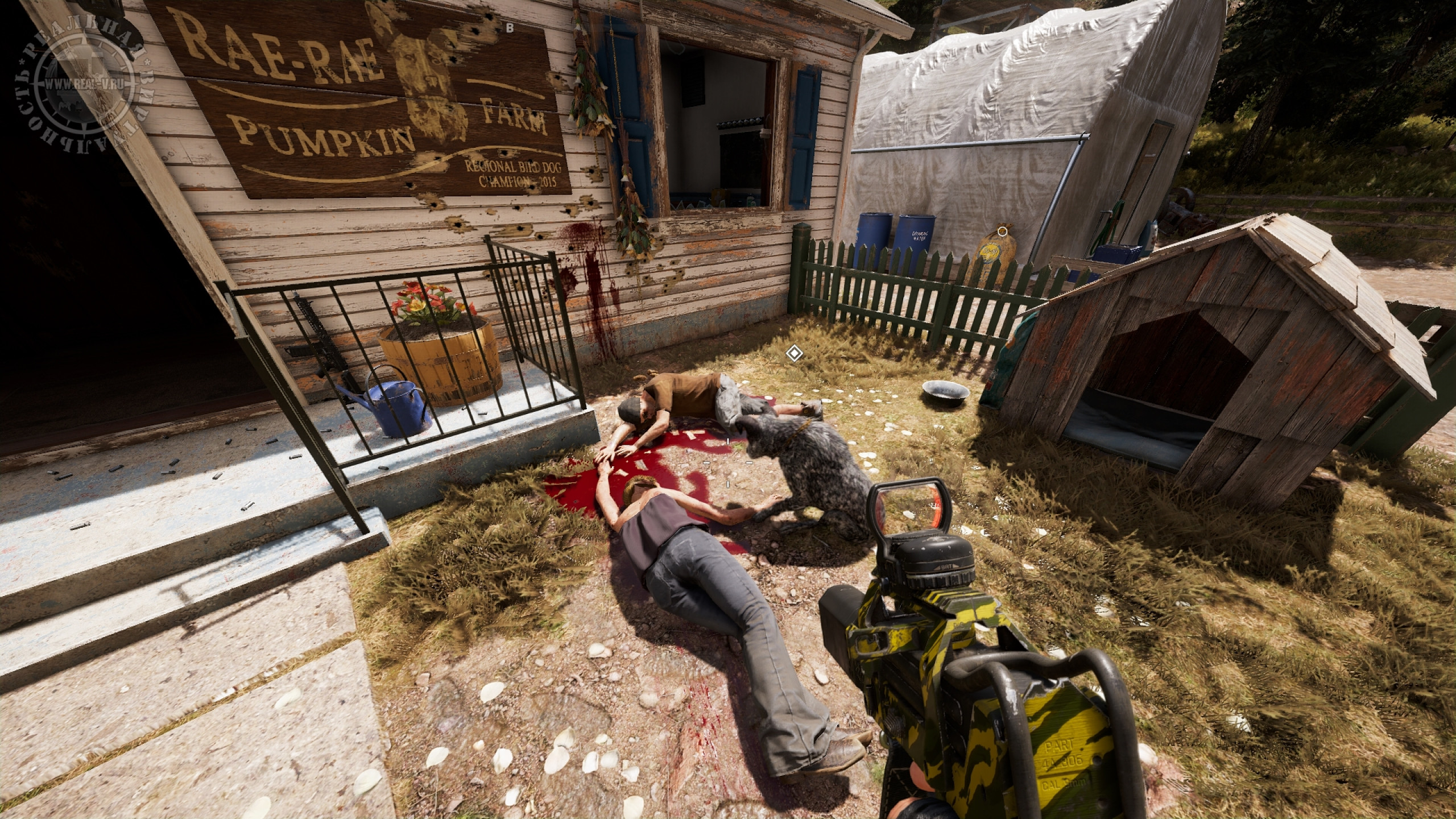Select the small circle loot marker
1456x819 pixels.
1002,231
